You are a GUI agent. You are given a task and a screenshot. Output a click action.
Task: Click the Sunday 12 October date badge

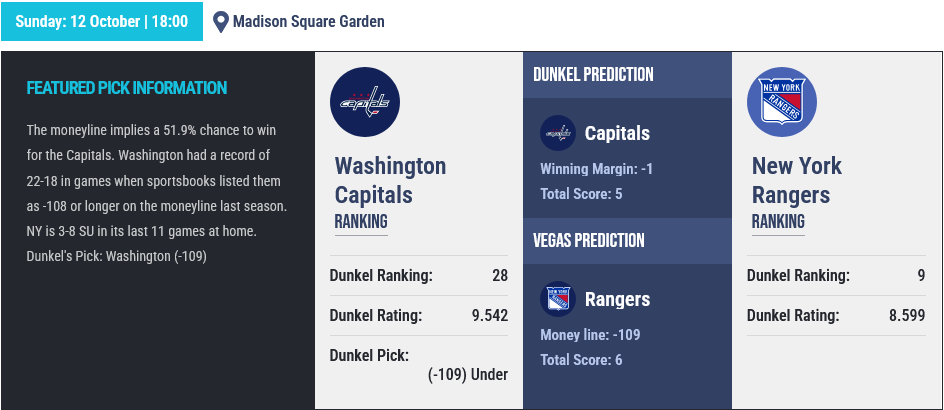101,21
